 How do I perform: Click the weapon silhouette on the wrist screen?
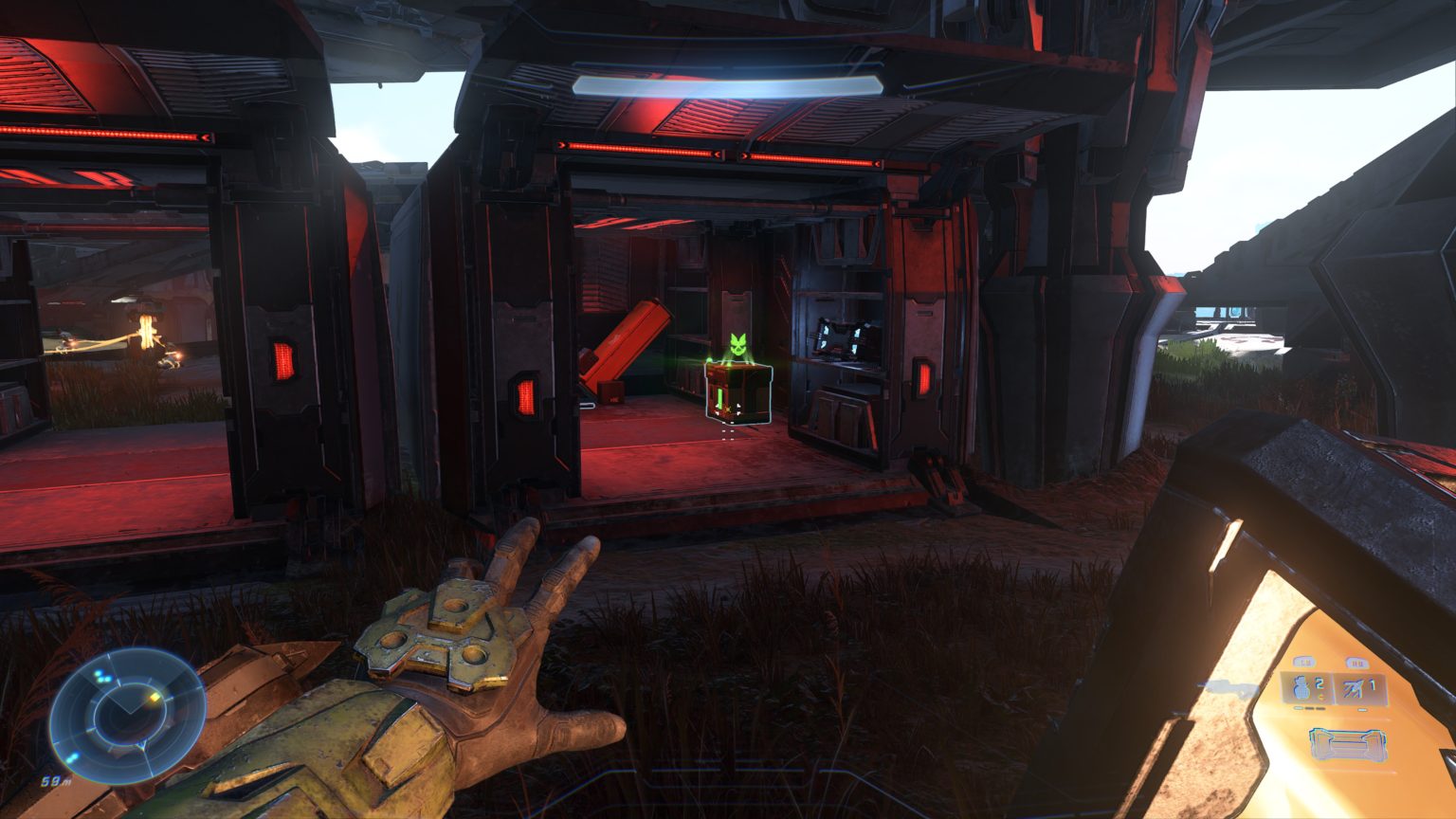click(x=1347, y=744)
